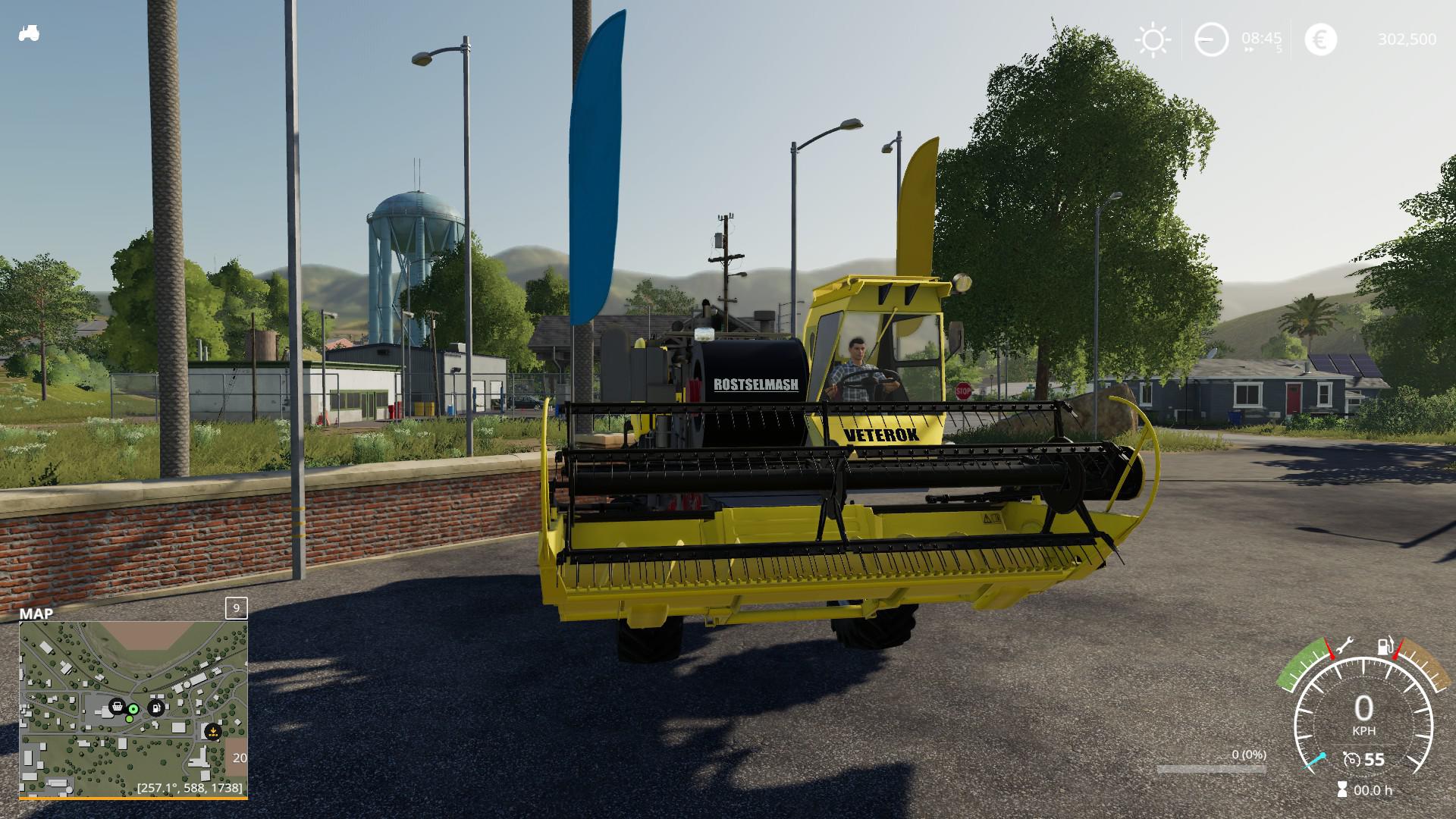Click the shop basket marker on the minimap
The width and height of the screenshot is (1456, 819).
click(118, 707)
